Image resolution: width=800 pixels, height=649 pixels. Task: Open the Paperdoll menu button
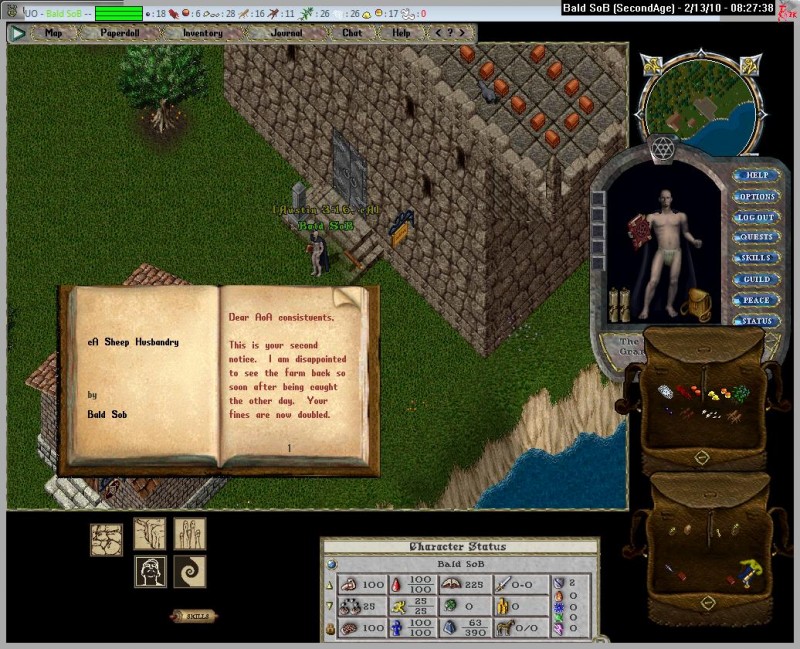pyautogui.click(x=119, y=33)
